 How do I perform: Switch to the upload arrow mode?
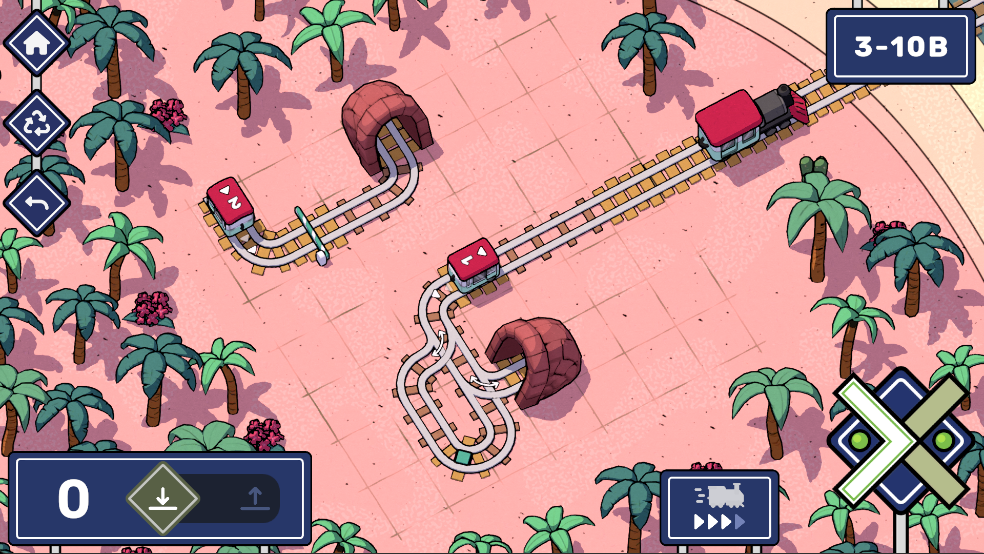(254, 498)
